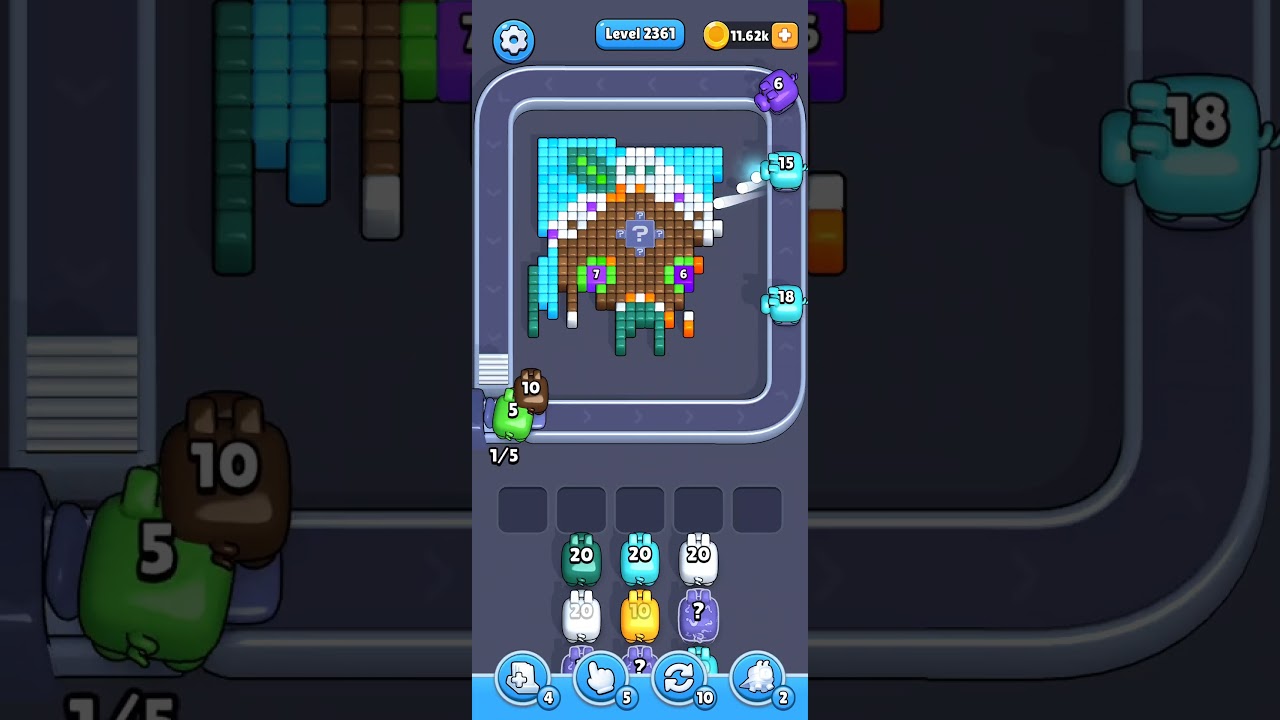Open the settings gear
The width and height of the screenshot is (1280, 720).
(514, 41)
